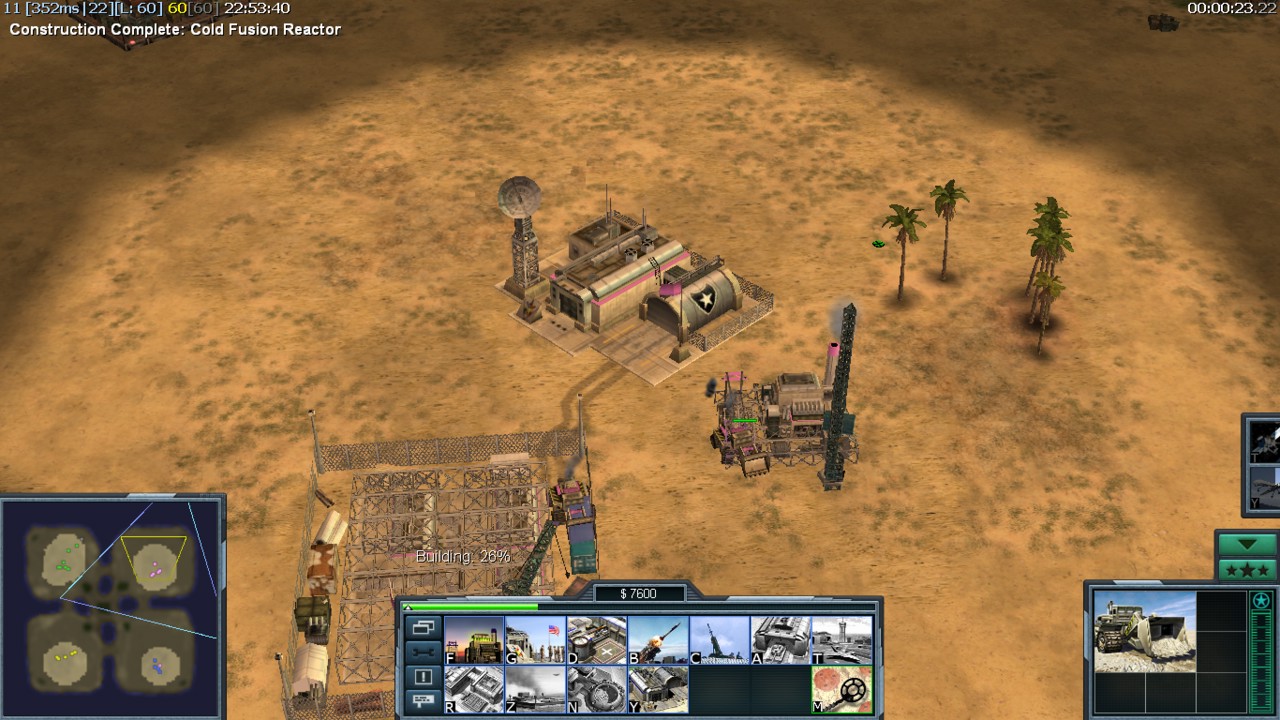This screenshot has width=1280, height=720.
Task: Open the Generals powers three-star button
Action: (x=1246, y=570)
